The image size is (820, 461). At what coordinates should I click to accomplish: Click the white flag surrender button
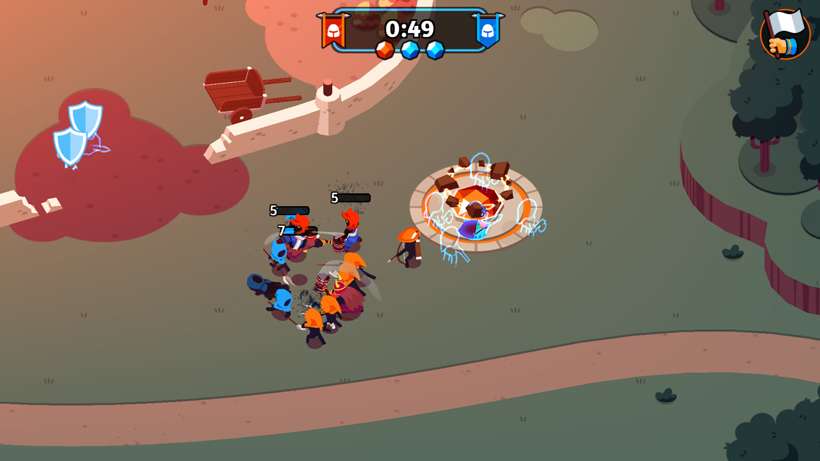pyautogui.click(x=785, y=33)
